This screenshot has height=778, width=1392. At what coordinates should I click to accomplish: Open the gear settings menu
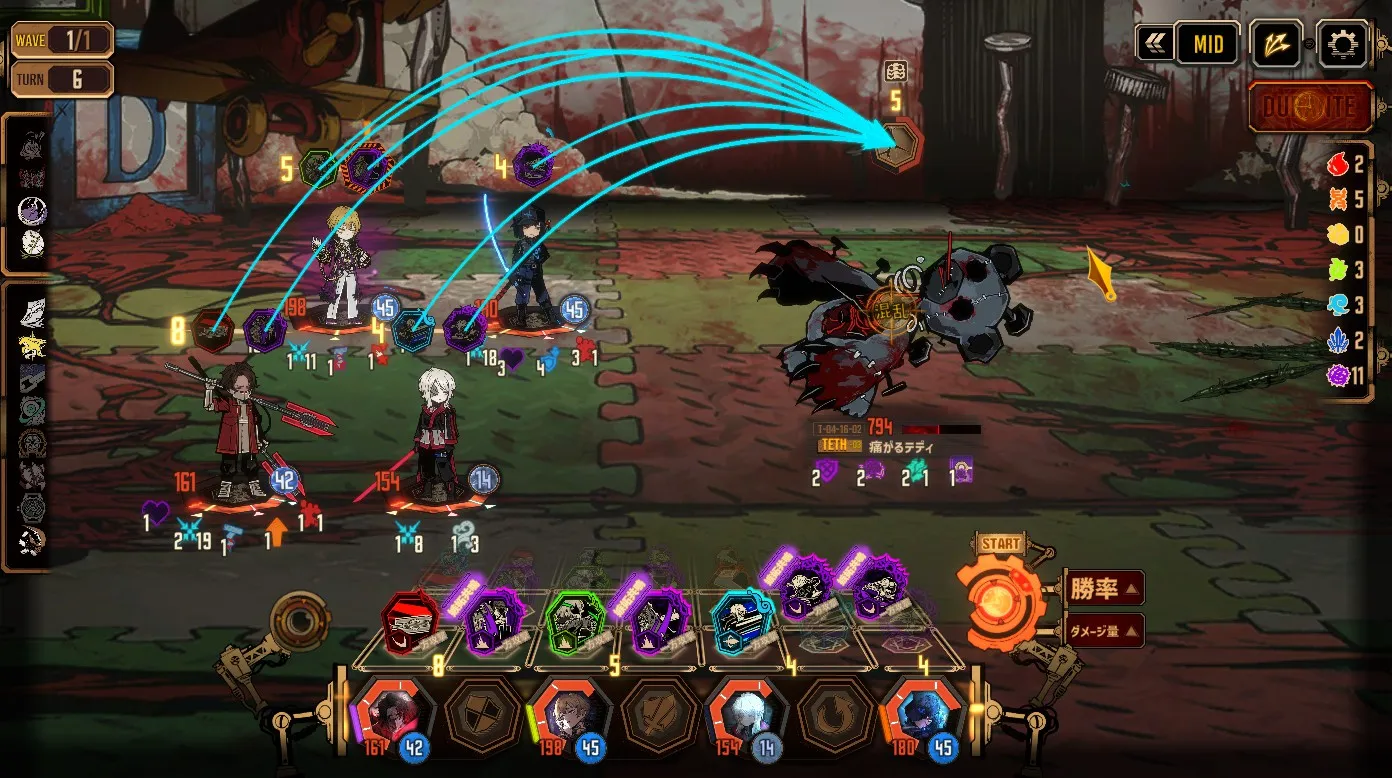coord(1341,44)
